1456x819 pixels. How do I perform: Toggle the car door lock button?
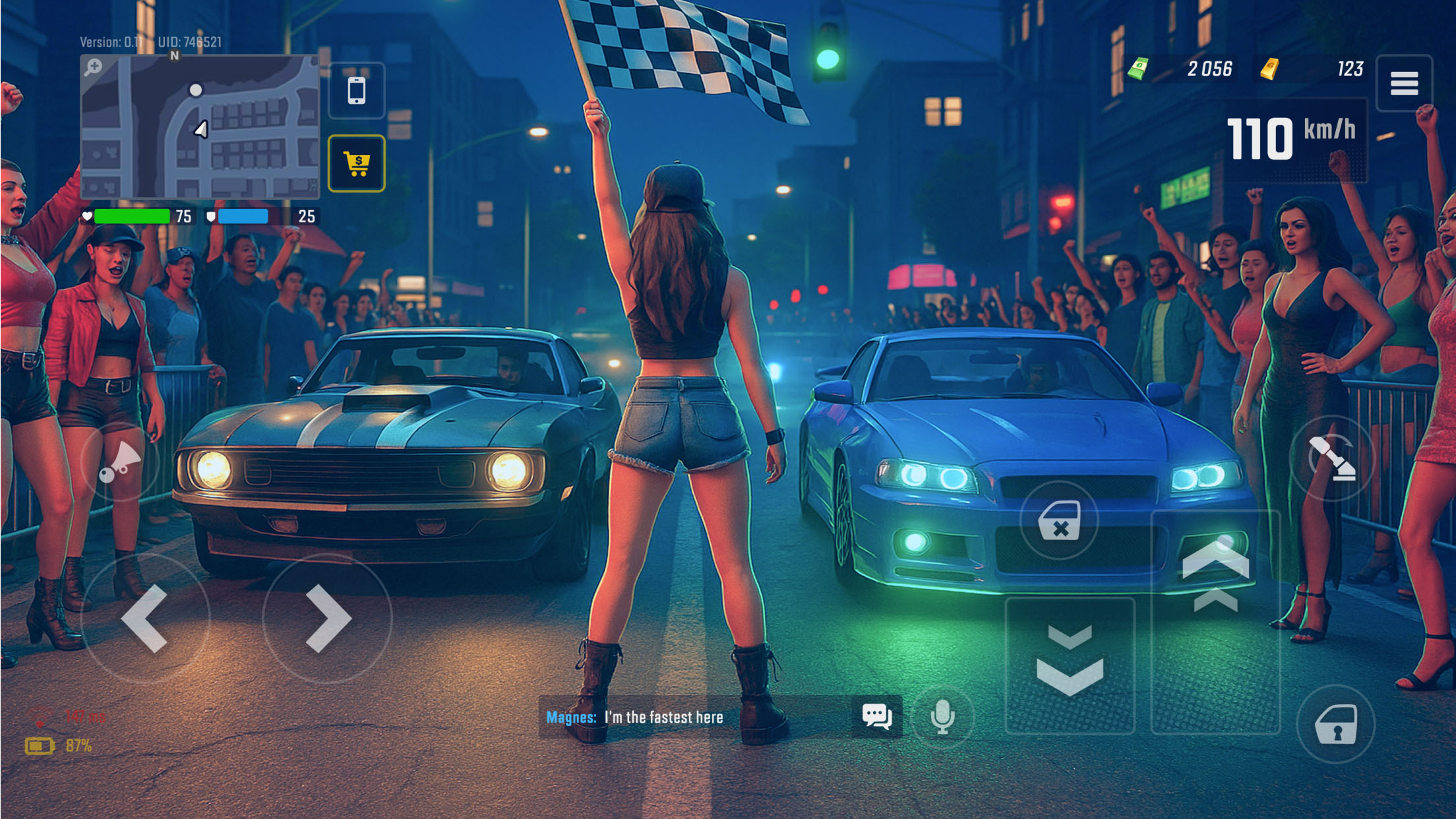(1336, 724)
